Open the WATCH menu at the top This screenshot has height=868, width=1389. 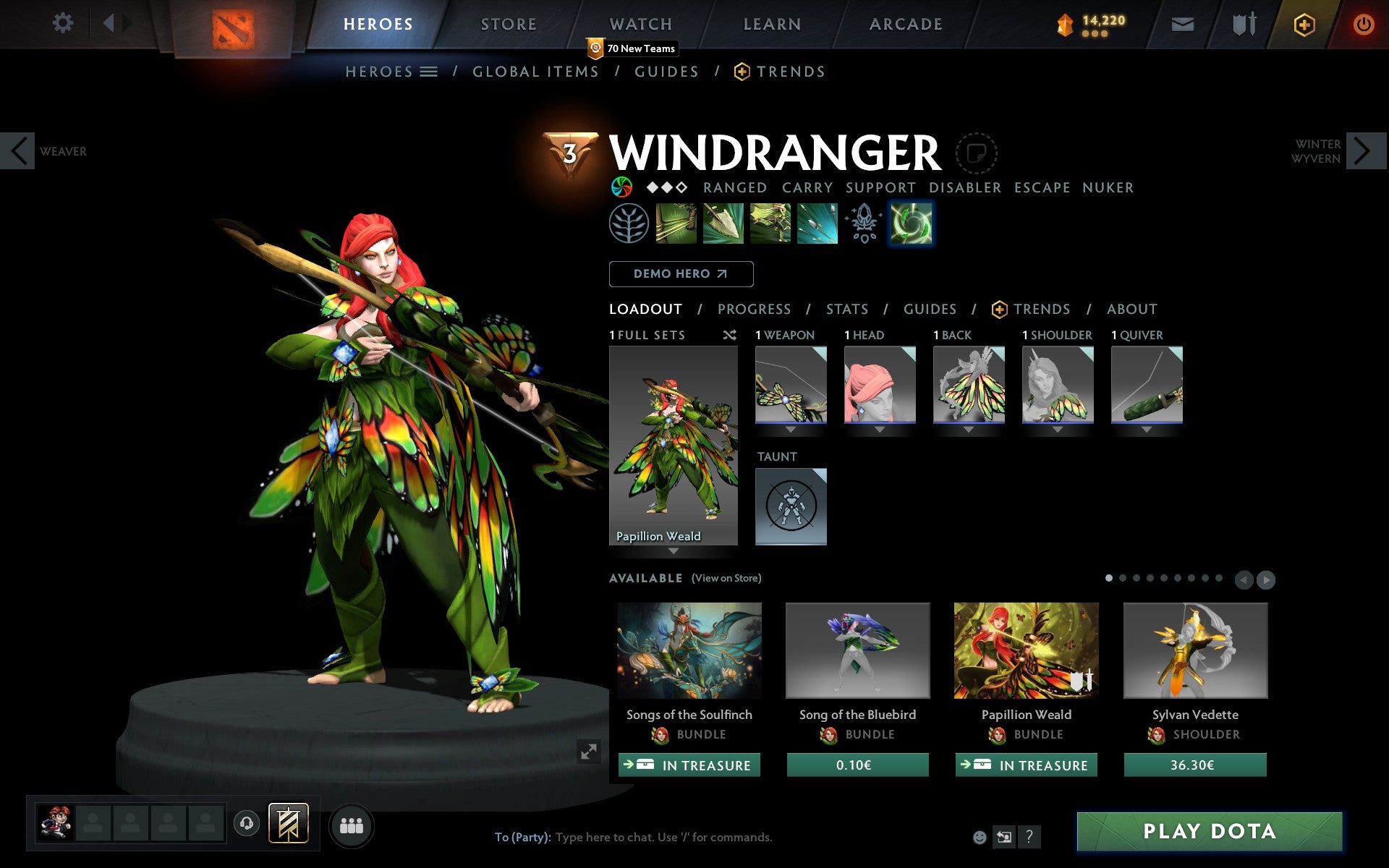click(640, 23)
